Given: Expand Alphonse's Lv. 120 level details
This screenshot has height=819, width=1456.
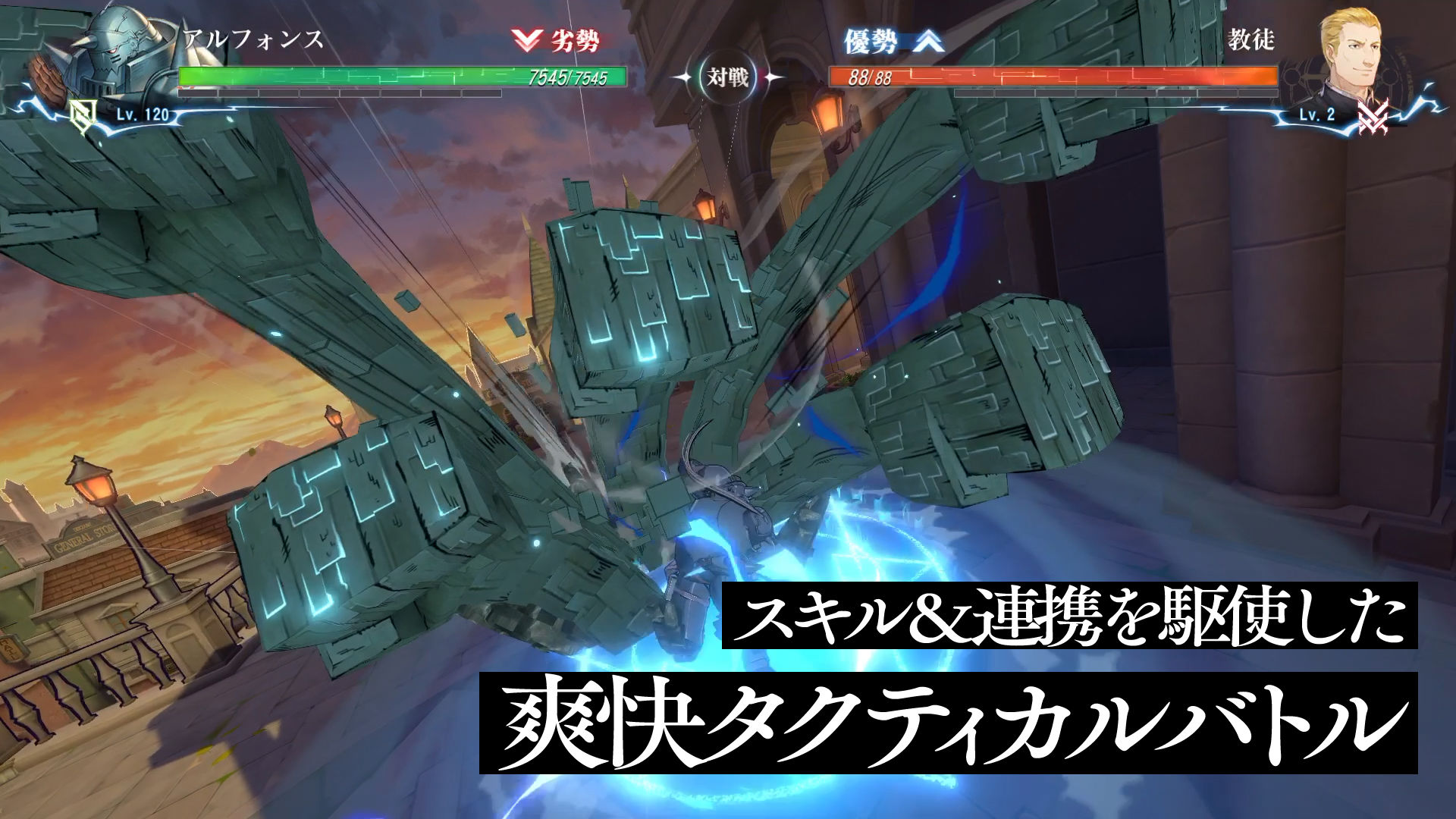Looking at the screenshot, I should pos(141,115).
